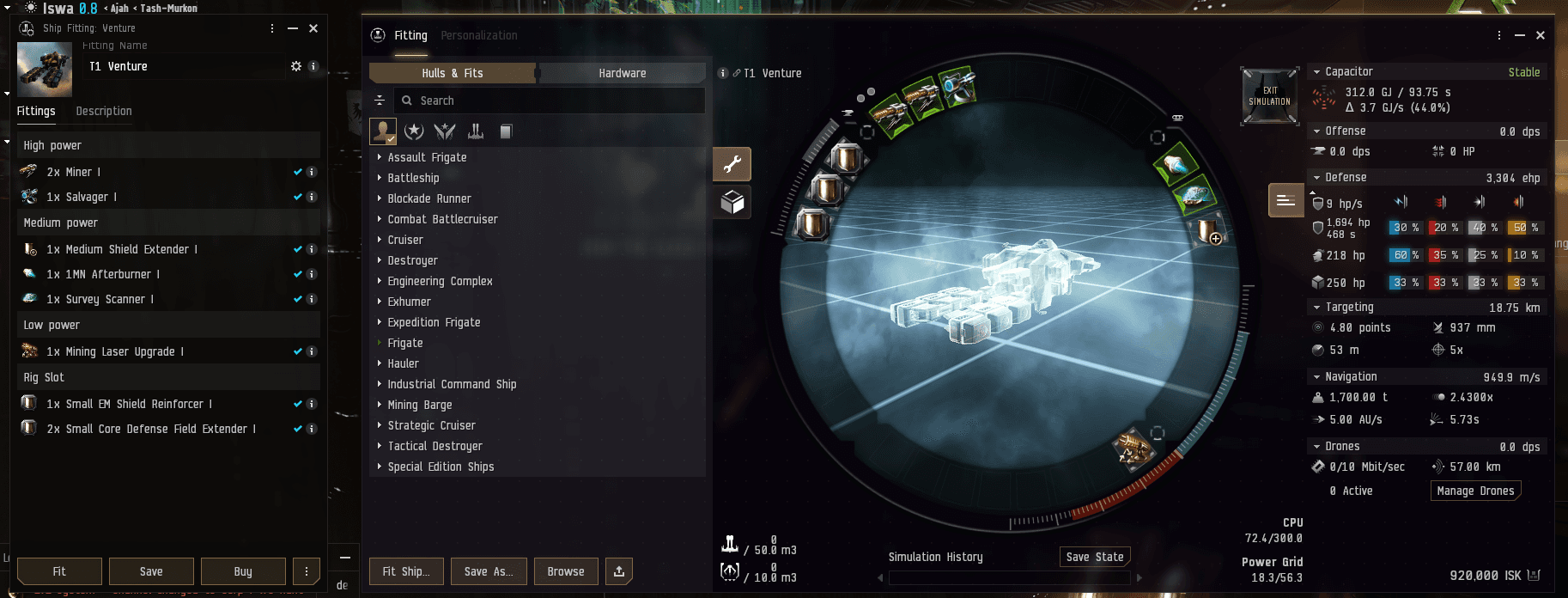
Task: Save the simulation state
Action: pos(1095,557)
